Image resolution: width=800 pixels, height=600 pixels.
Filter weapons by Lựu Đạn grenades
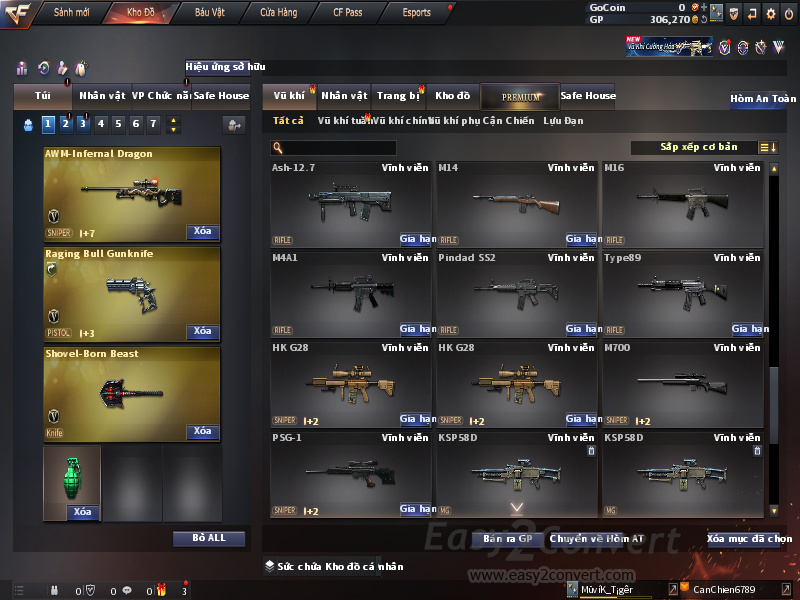coord(563,121)
